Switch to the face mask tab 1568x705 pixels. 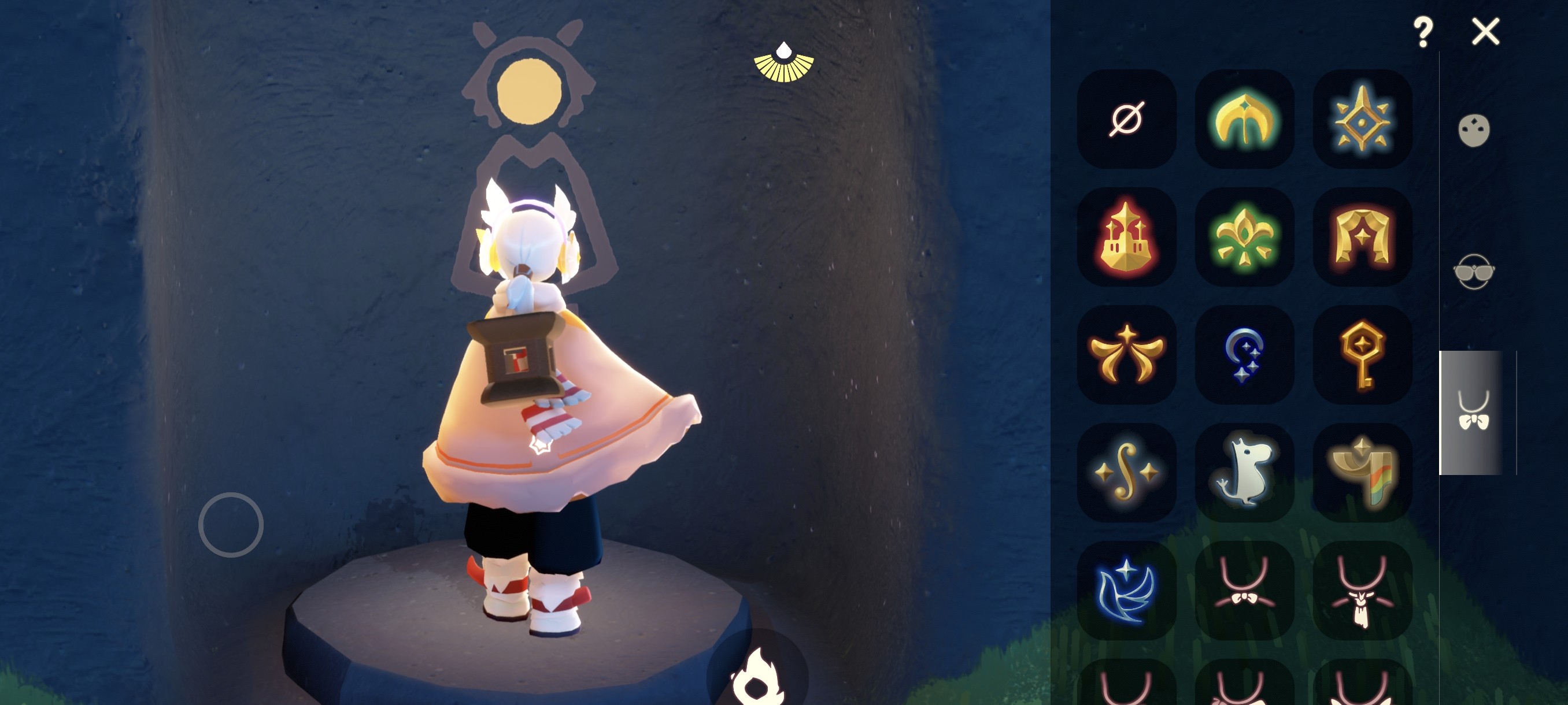click(1474, 130)
